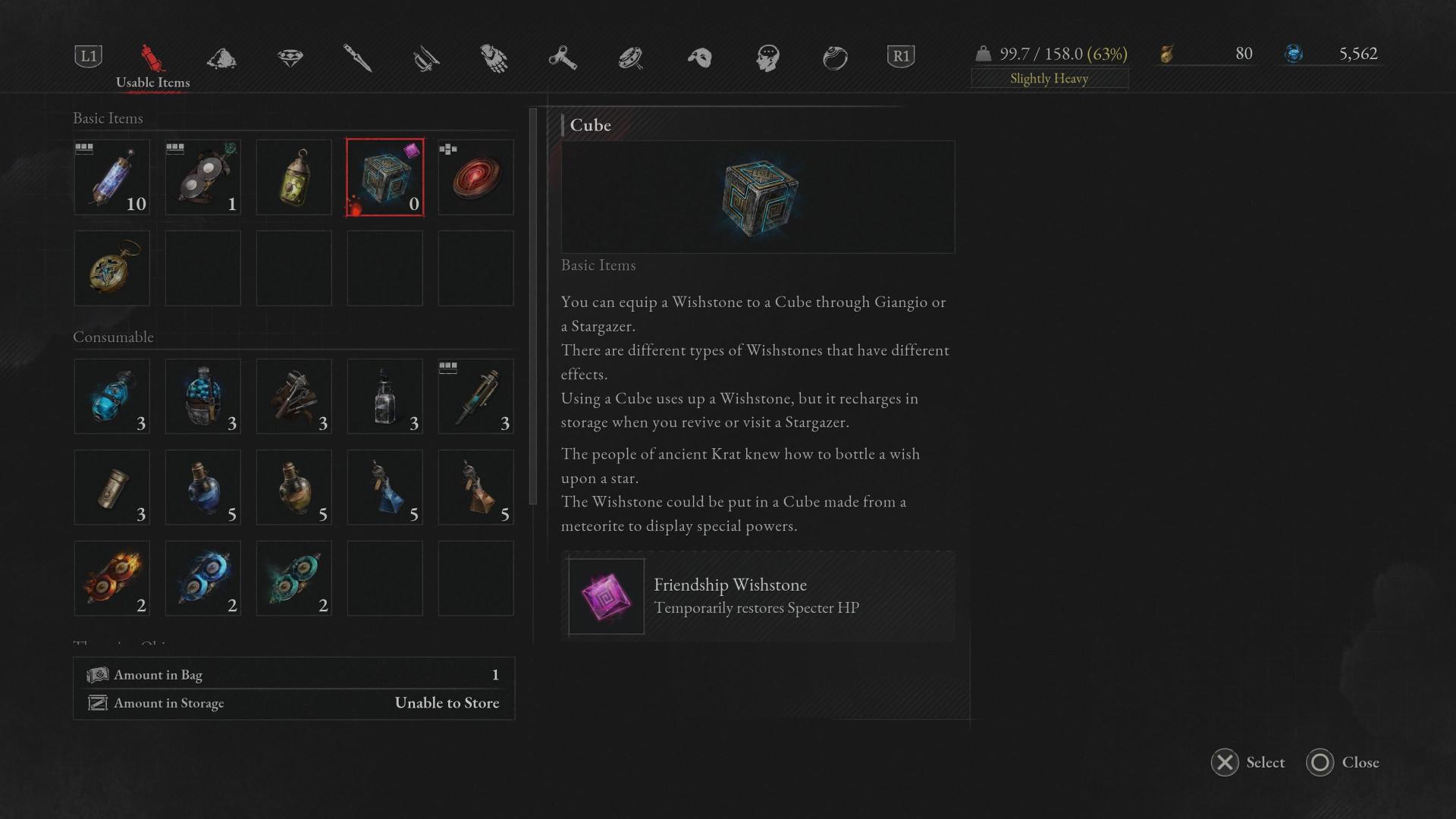Open the mask cosmetics category icon

(x=699, y=58)
